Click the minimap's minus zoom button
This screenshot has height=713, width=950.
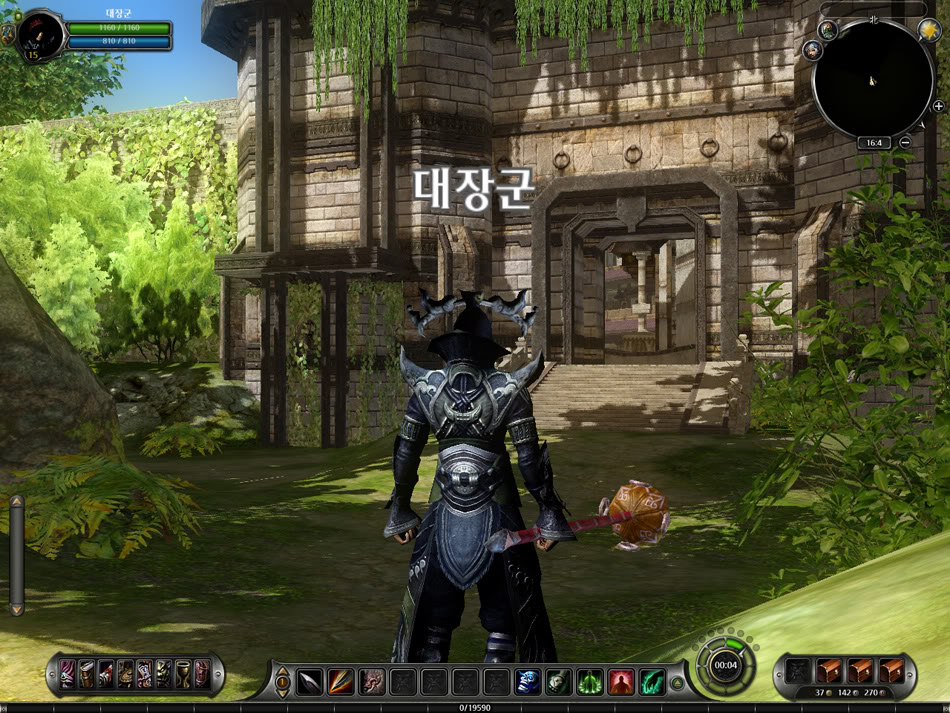click(905, 143)
